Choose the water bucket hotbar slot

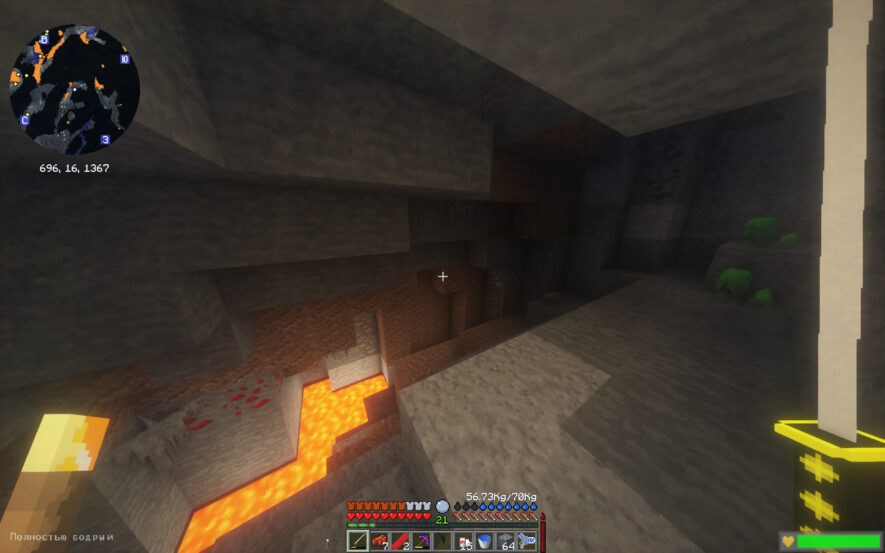pyautogui.click(x=484, y=541)
